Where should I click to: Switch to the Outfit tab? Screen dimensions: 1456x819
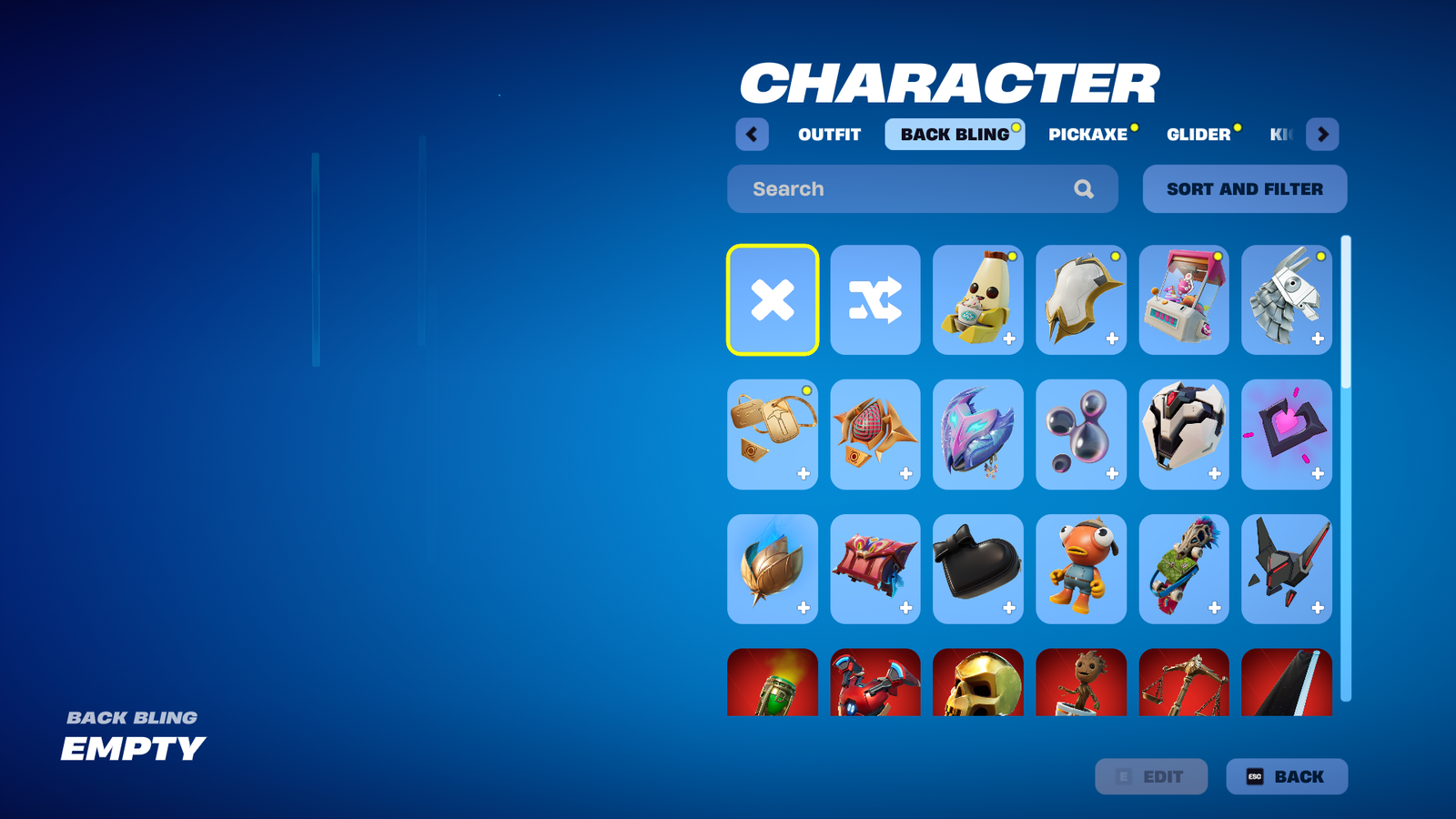(829, 135)
